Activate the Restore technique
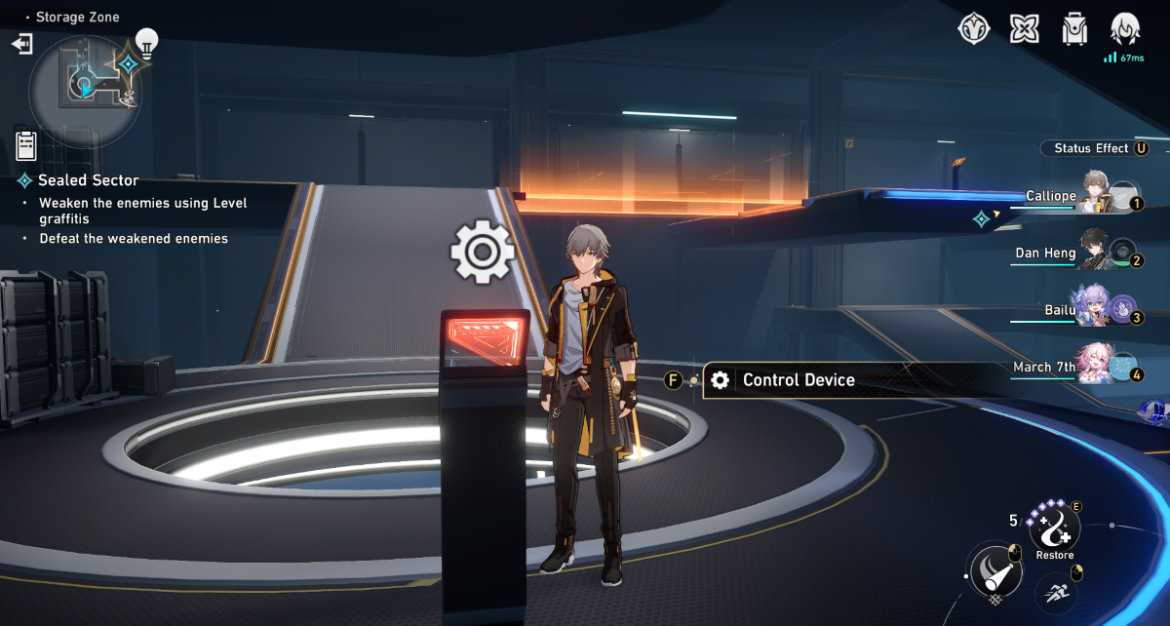The width and height of the screenshot is (1170, 626). 1054,530
